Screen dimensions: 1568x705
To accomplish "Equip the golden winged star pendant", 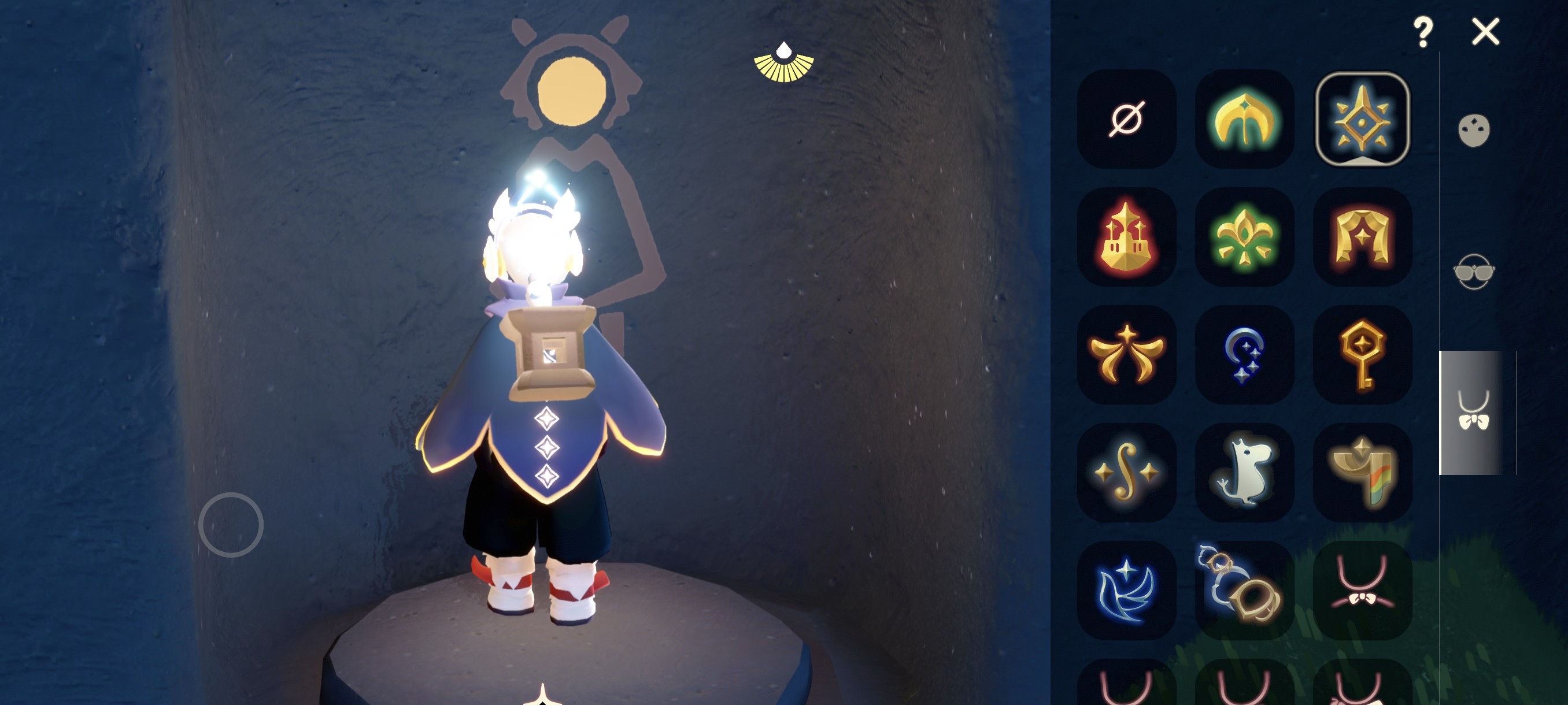I will pyautogui.click(x=1126, y=355).
